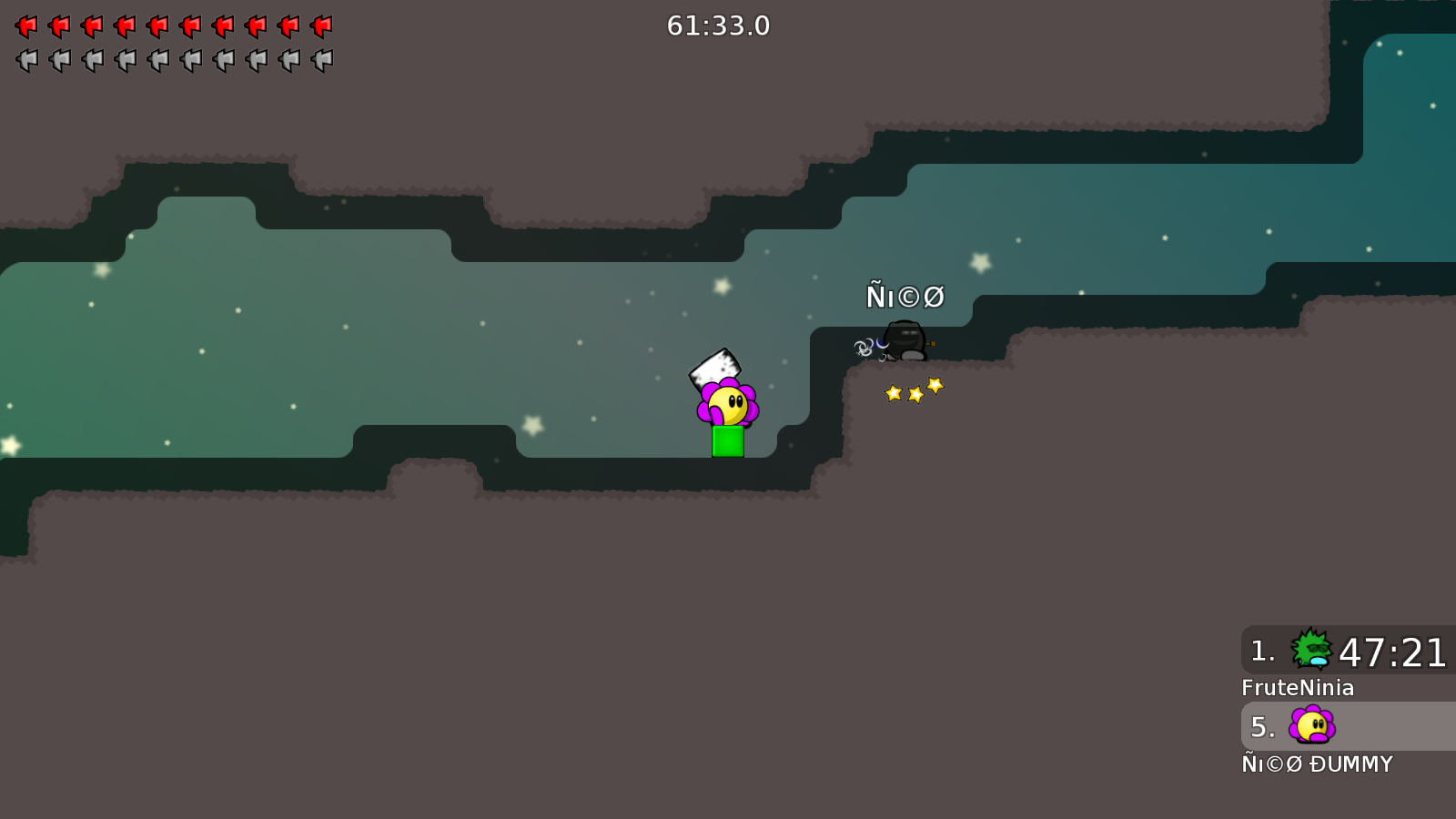Click the 47:21 best time label
Viewport: 1456px width, 819px height.
tap(1391, 652)
